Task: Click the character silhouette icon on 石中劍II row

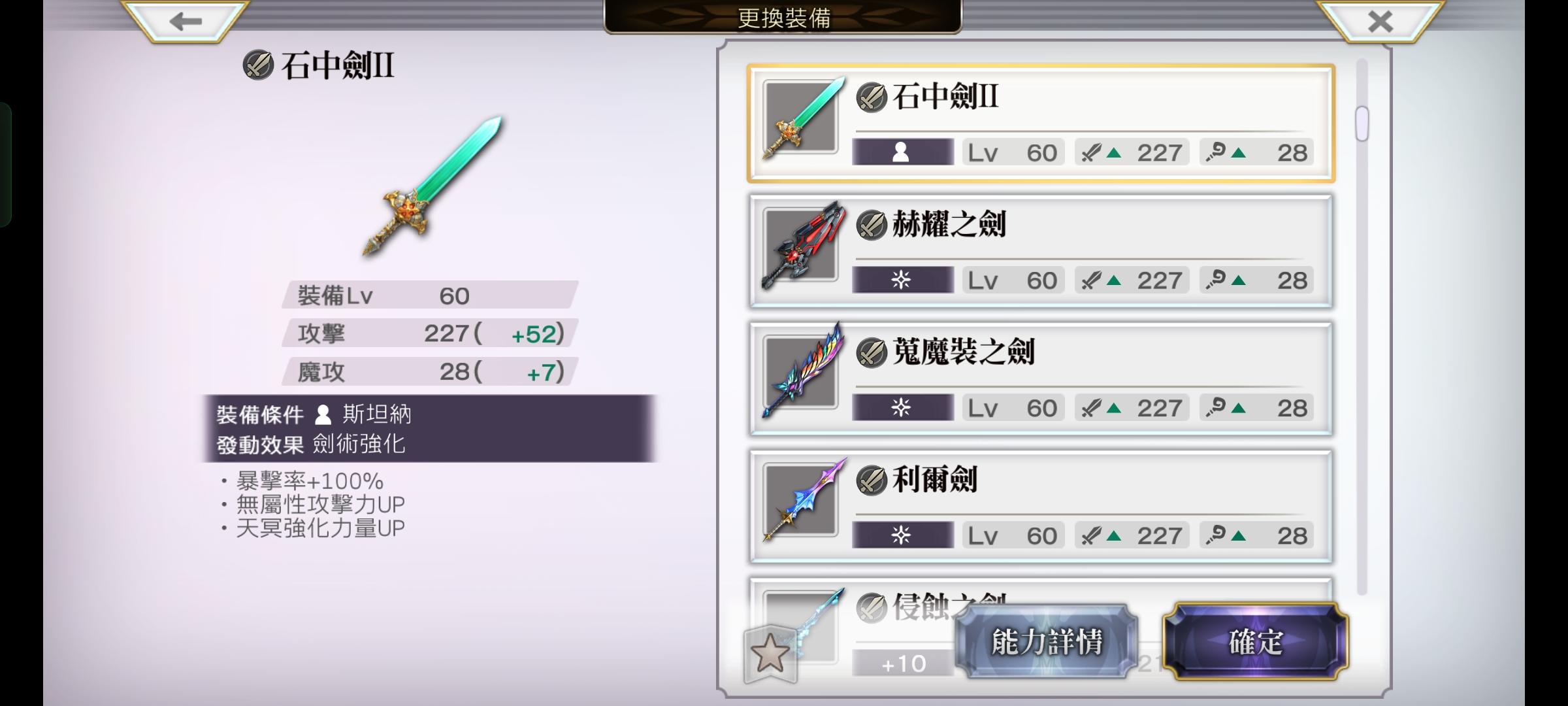Action: 902,152
